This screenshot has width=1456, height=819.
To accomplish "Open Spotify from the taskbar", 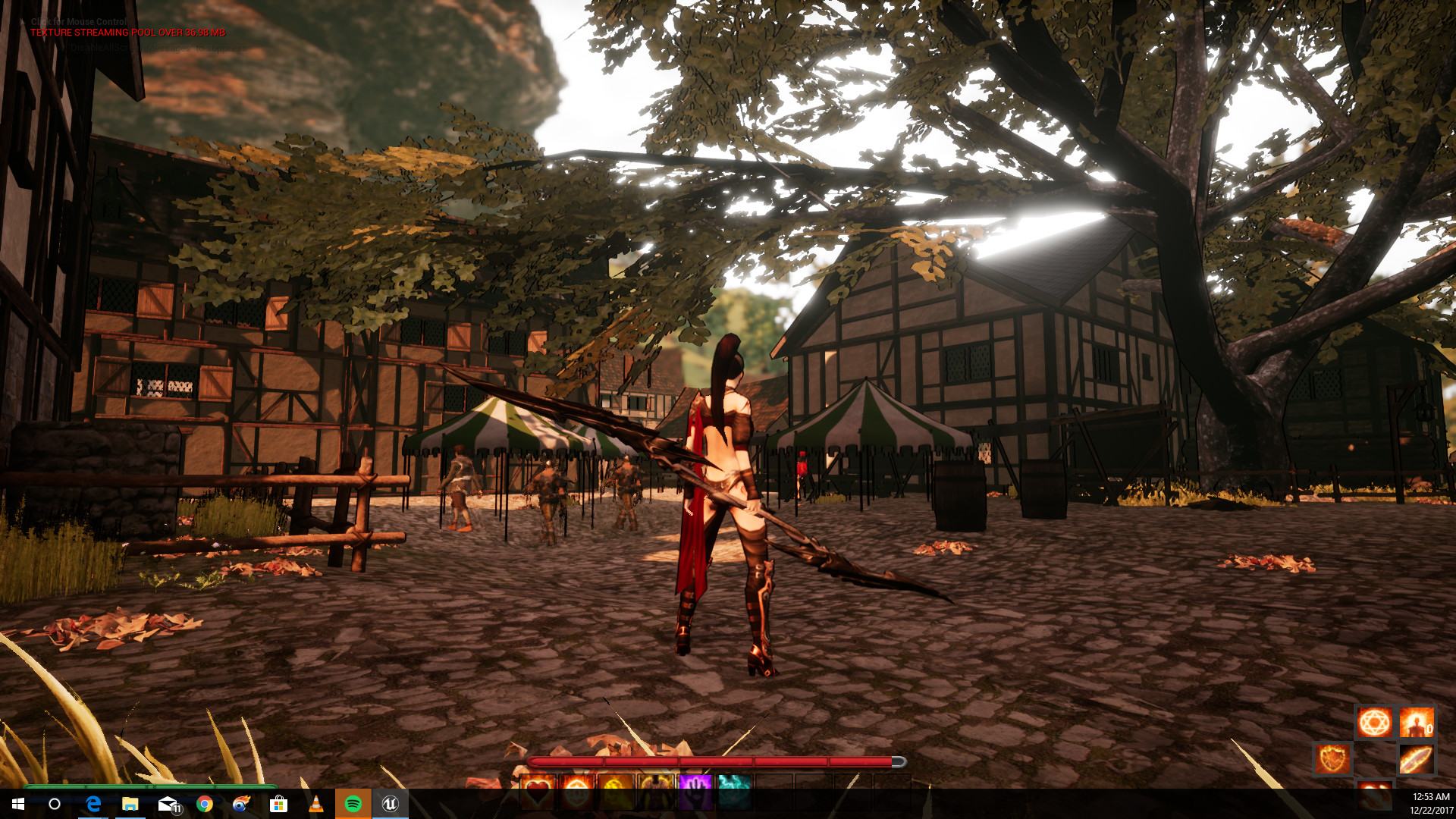I will click(x=353, y=804).
